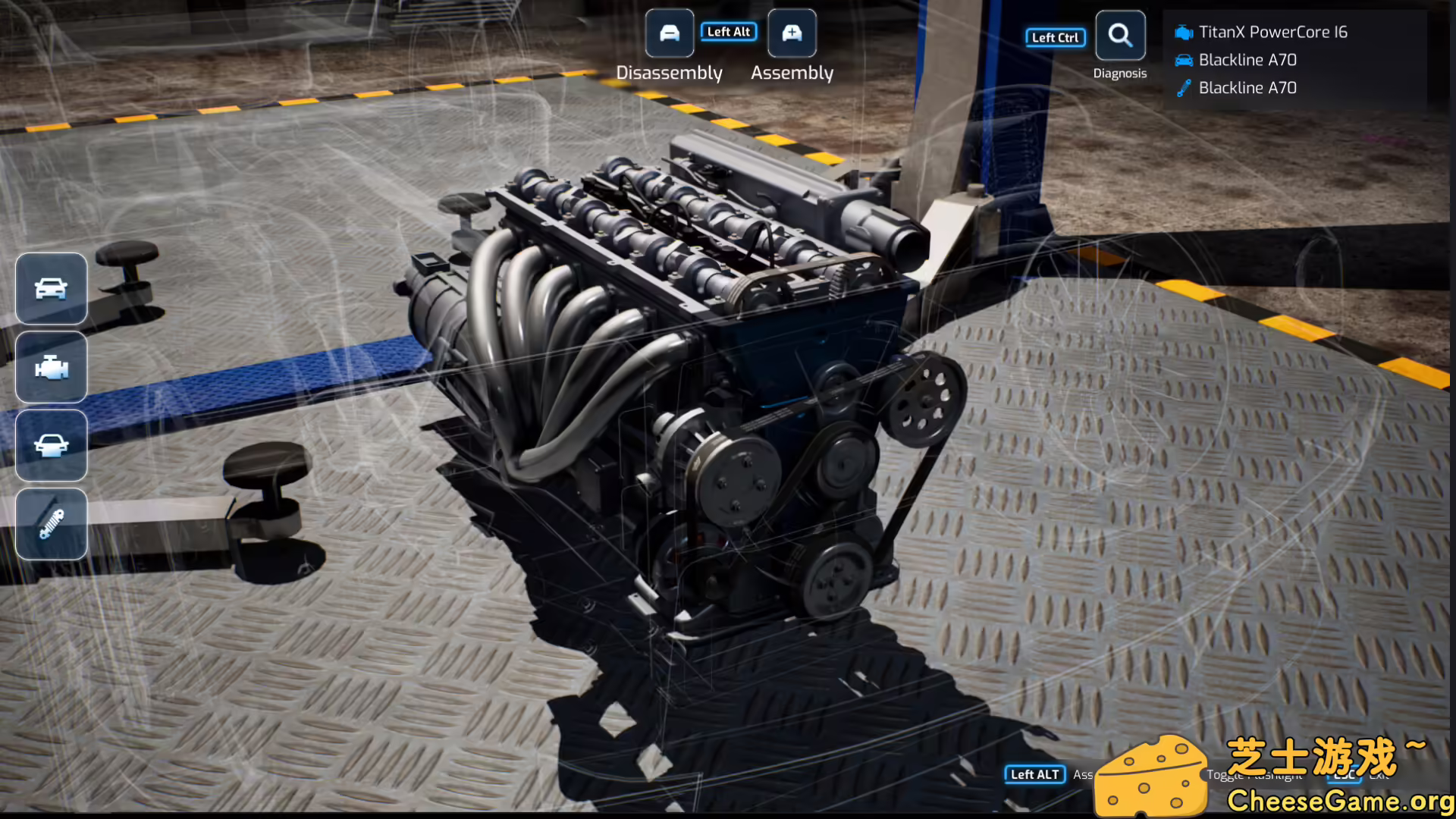This screenshot has height=819, width=1456.
Task: Choose Blackline A70 entry with shock absorber icon
Action: [1247, 88]
